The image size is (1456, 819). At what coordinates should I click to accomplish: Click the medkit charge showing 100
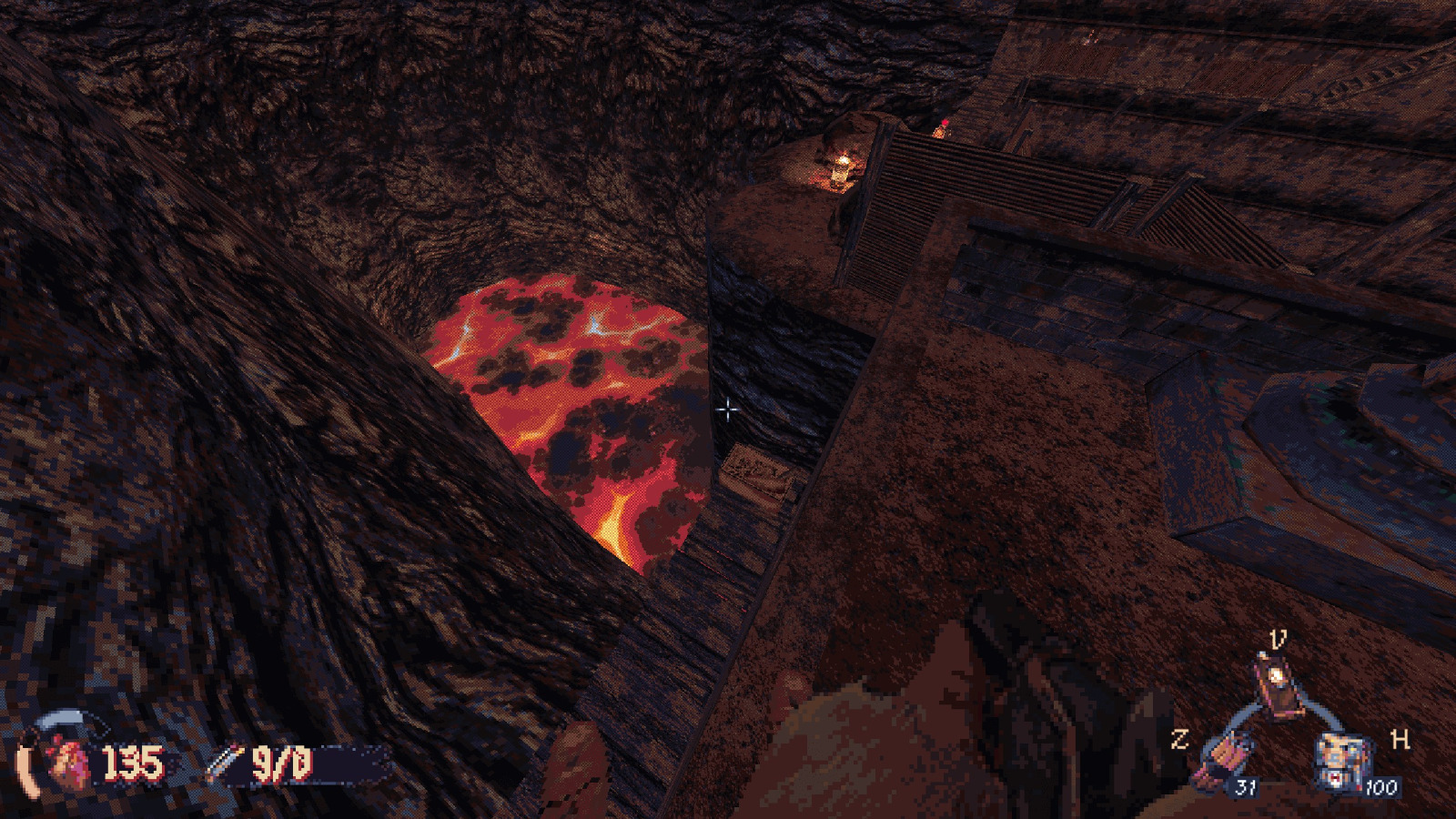(1380, 788)
